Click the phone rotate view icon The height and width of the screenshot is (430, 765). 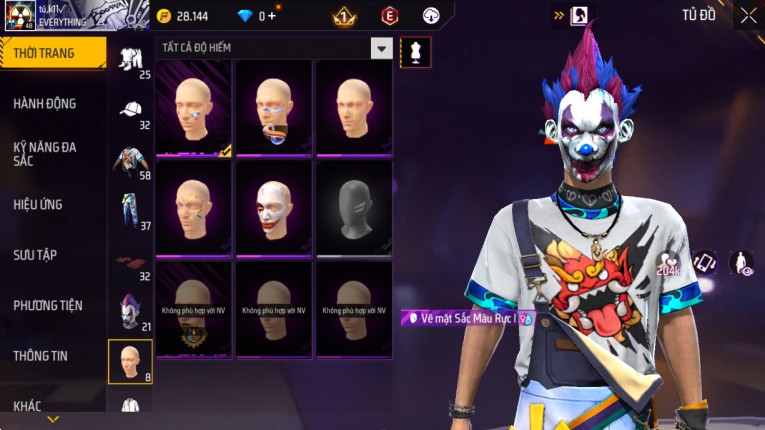705,263
